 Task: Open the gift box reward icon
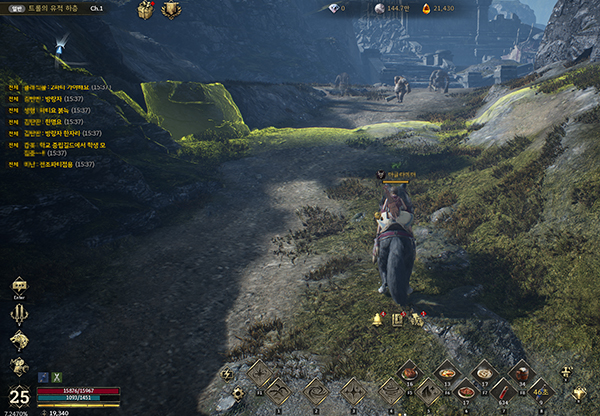[x=145, y=10]
